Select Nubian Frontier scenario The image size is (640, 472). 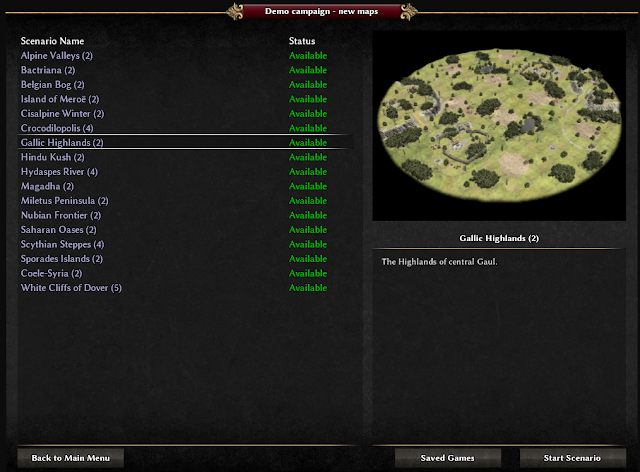61,215
